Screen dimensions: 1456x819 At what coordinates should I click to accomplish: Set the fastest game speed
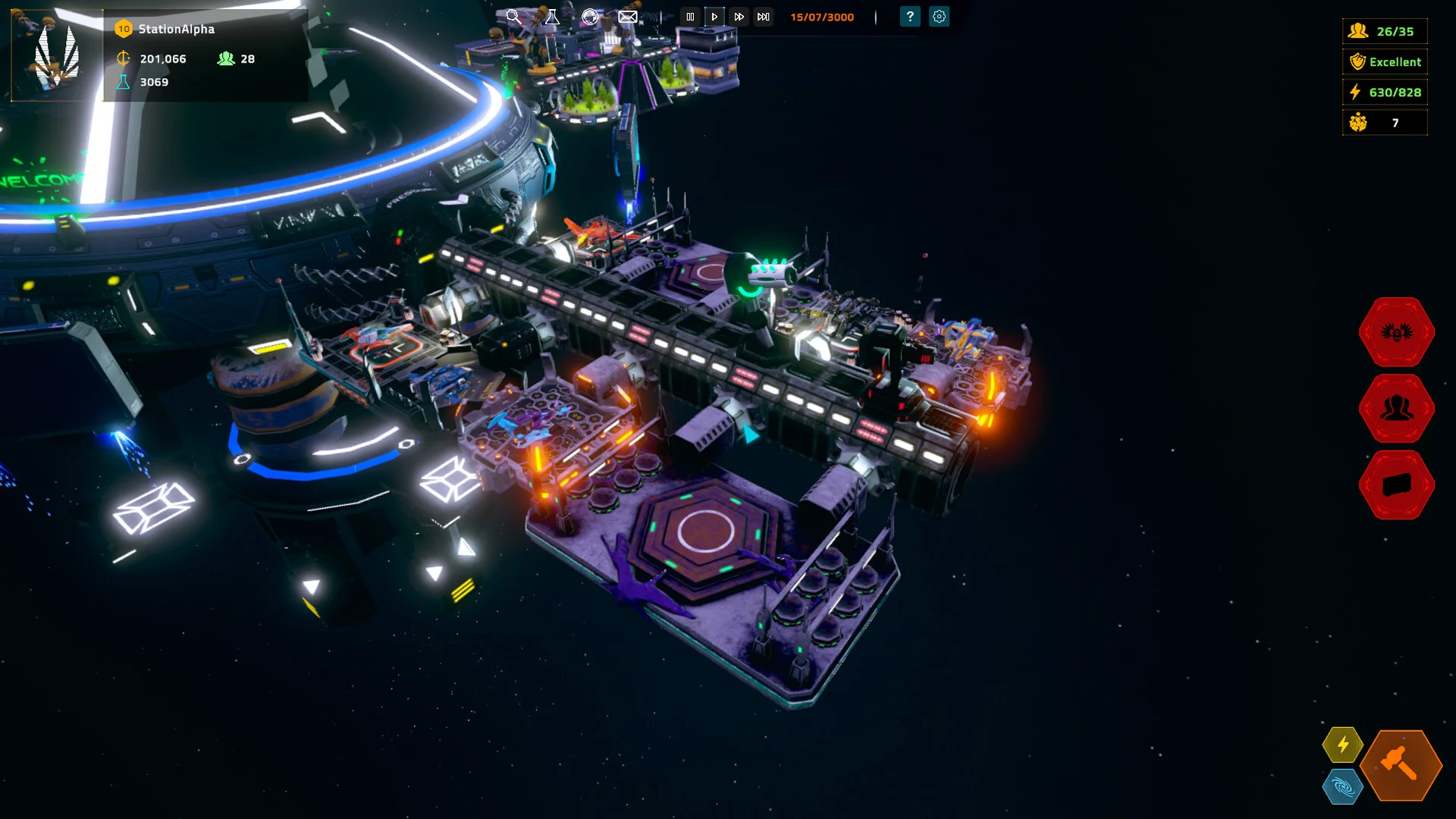tap(764, 17)
